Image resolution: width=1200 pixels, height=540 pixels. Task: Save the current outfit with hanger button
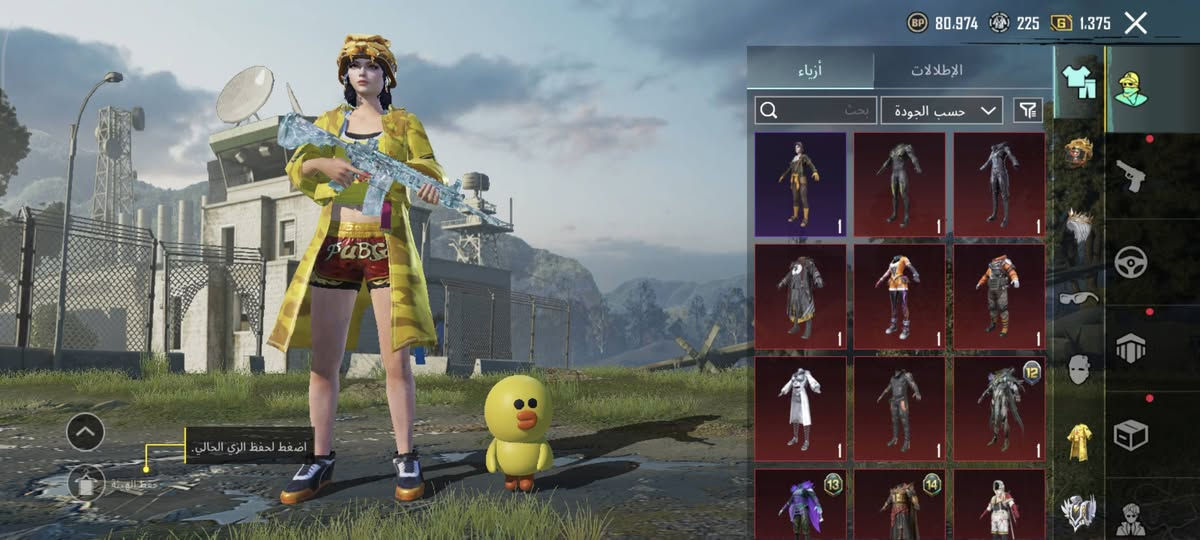click(x=86, y=483)
